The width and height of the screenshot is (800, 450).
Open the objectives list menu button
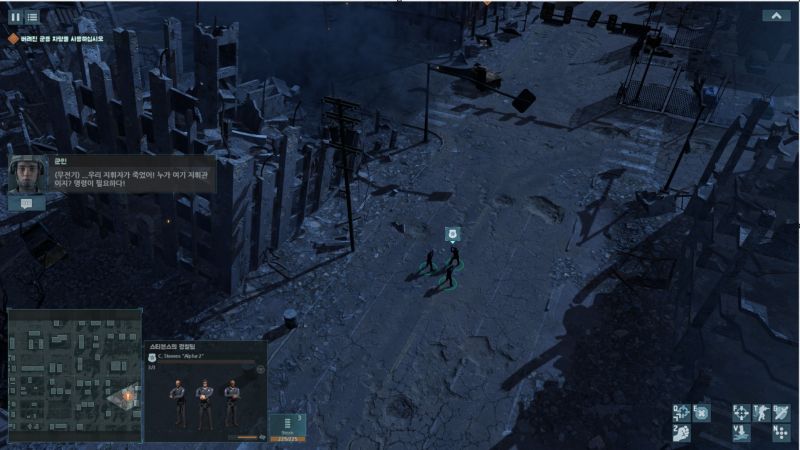pos(32,17)
